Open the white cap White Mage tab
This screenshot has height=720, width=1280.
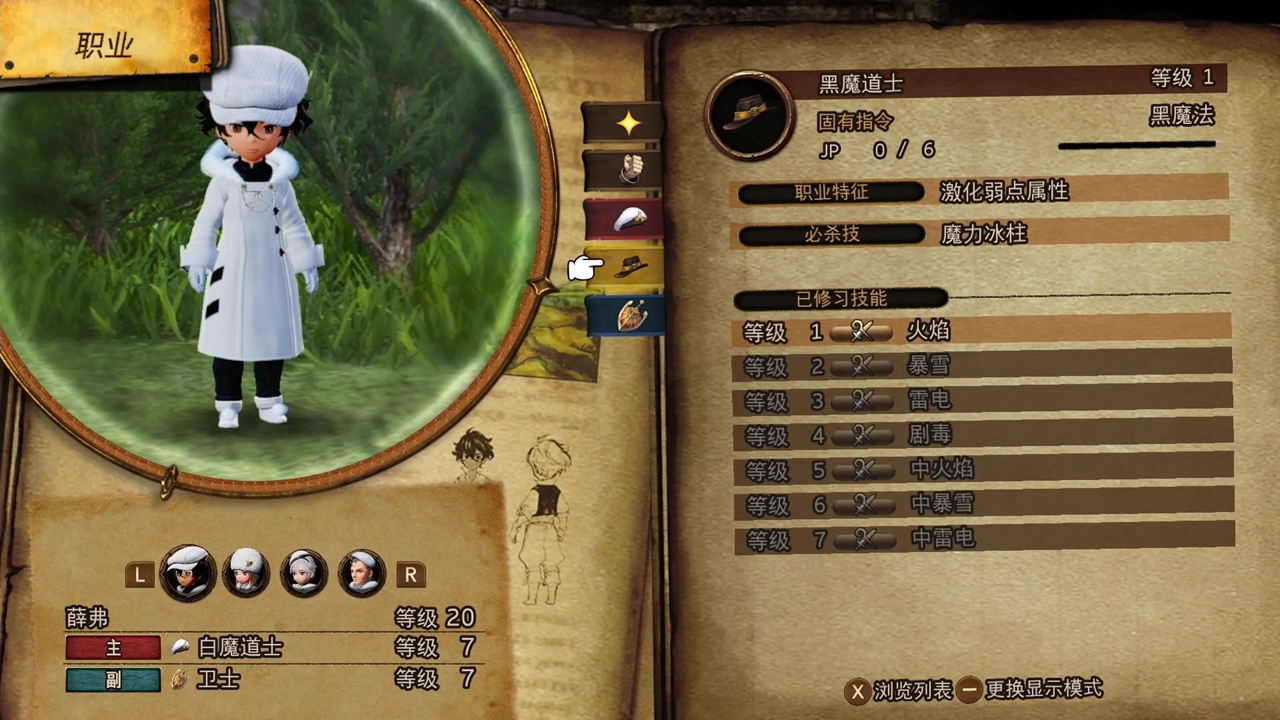click(625, 218)
